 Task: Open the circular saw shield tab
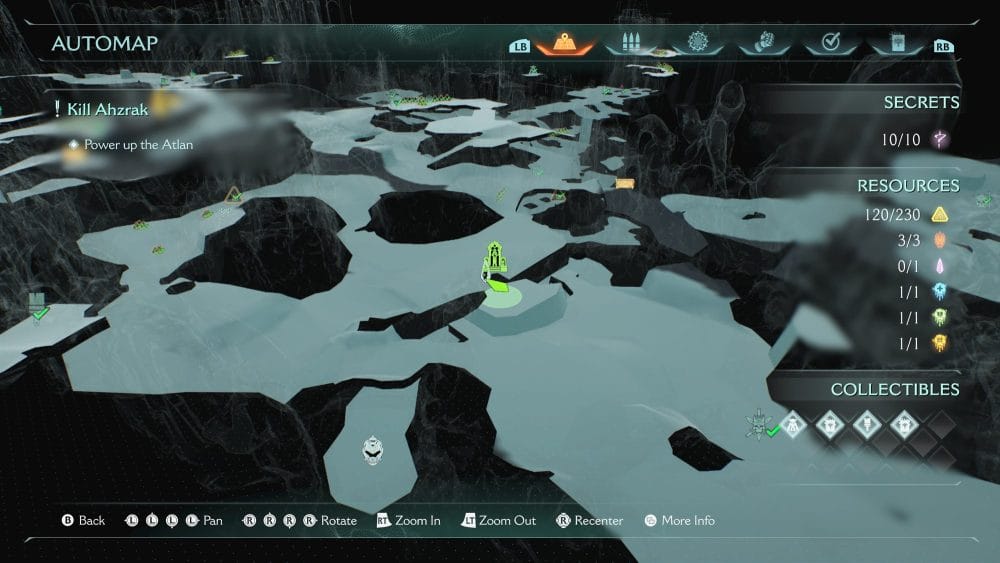click(x=697, y=43)
